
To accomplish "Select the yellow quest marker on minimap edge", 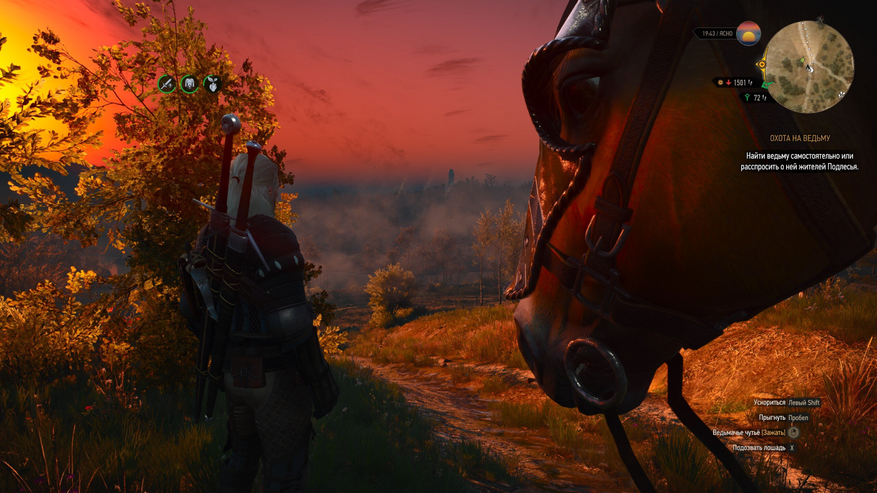I will click(x=762, y=65).
